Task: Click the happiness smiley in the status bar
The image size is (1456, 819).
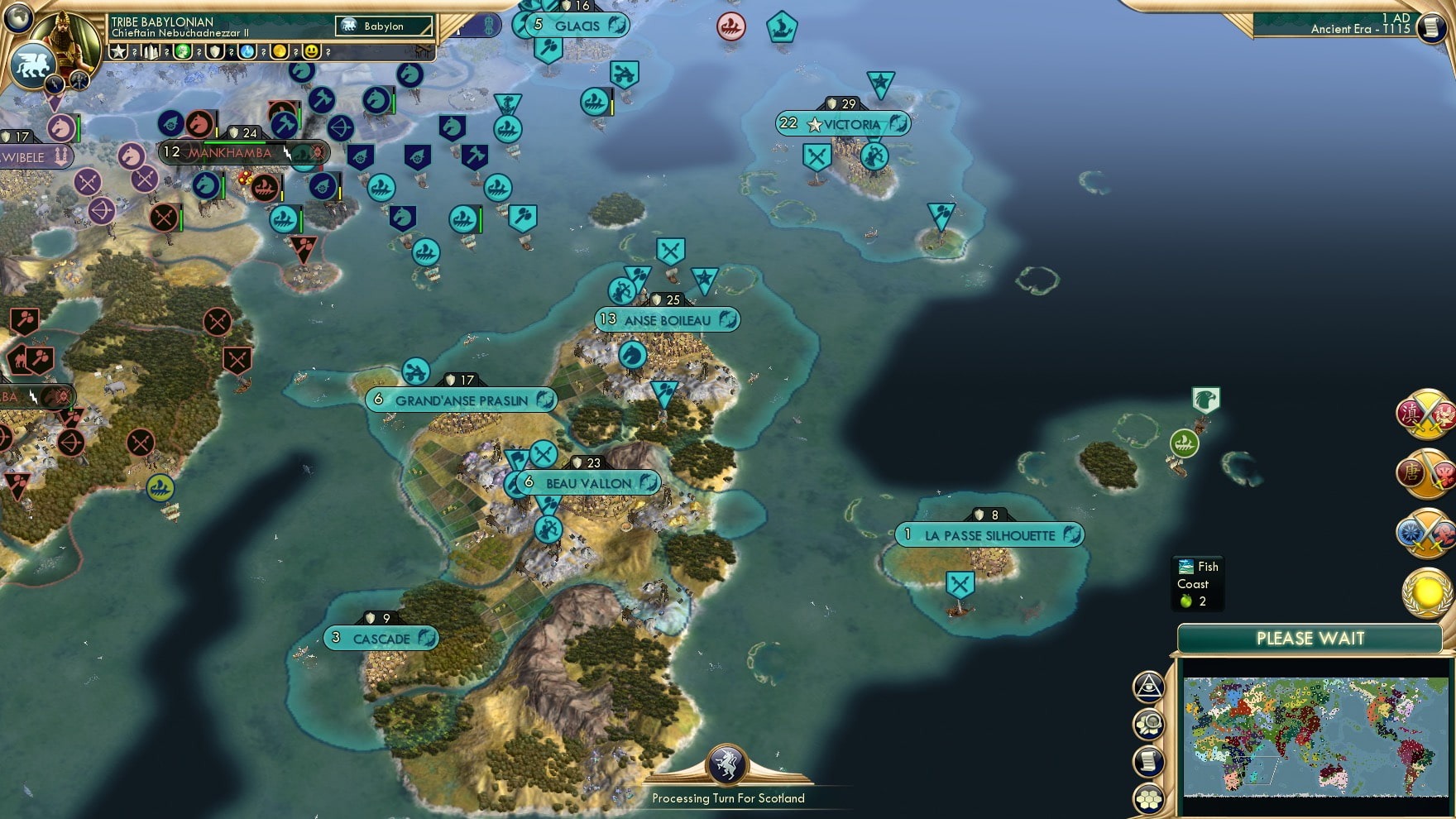Action: 313,52
